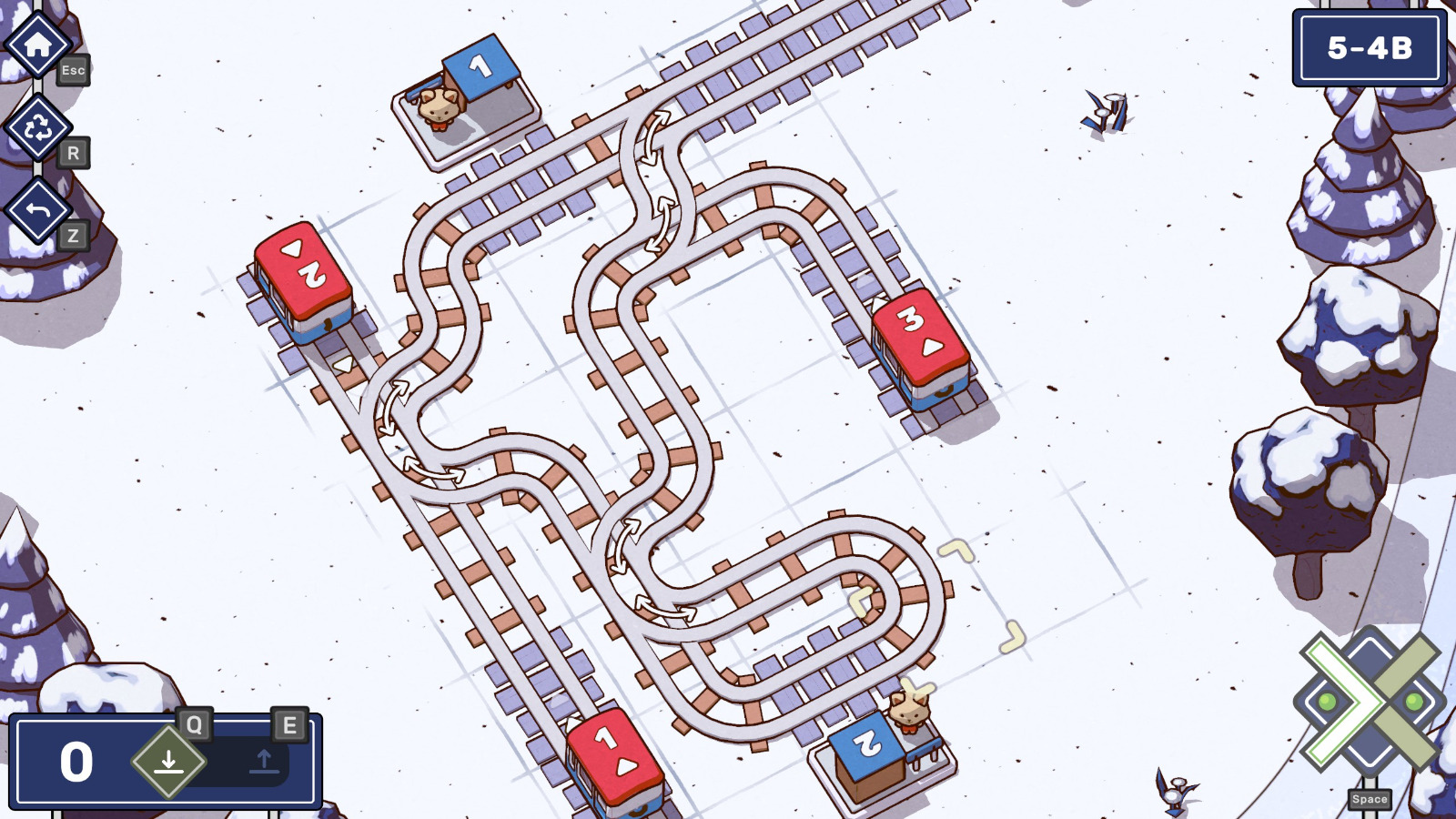
Task: Click the Q key hint above the place-track tool
Action: coord(192,725)
